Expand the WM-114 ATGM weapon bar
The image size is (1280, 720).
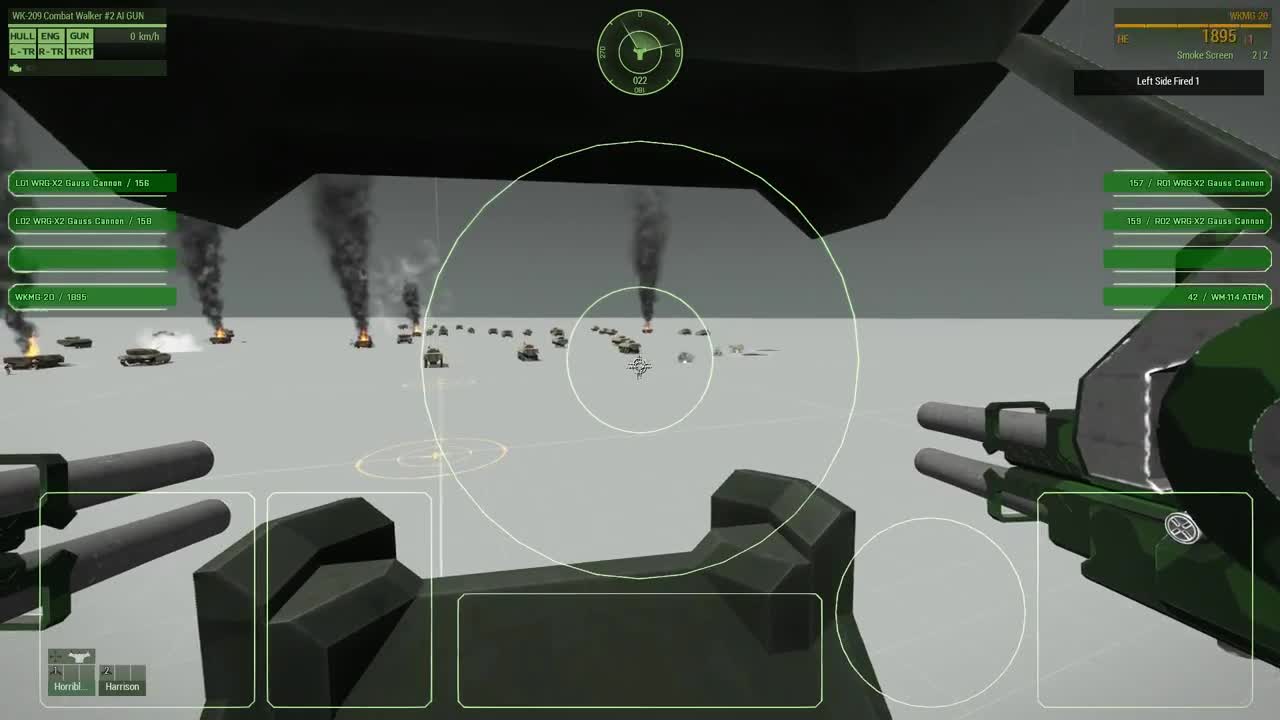[x=1186, y=296]
